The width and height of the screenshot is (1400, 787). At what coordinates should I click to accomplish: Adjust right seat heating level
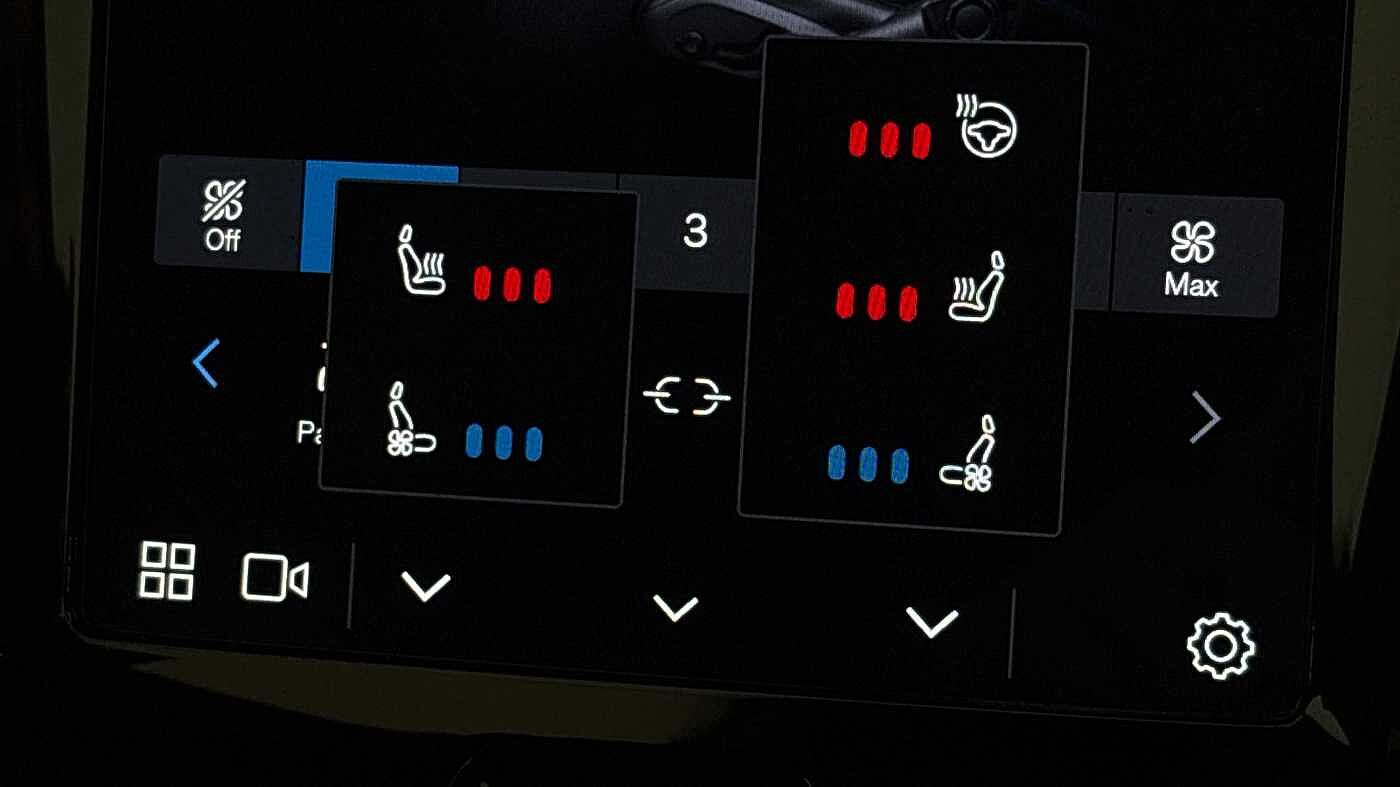(x=923, y=293)
